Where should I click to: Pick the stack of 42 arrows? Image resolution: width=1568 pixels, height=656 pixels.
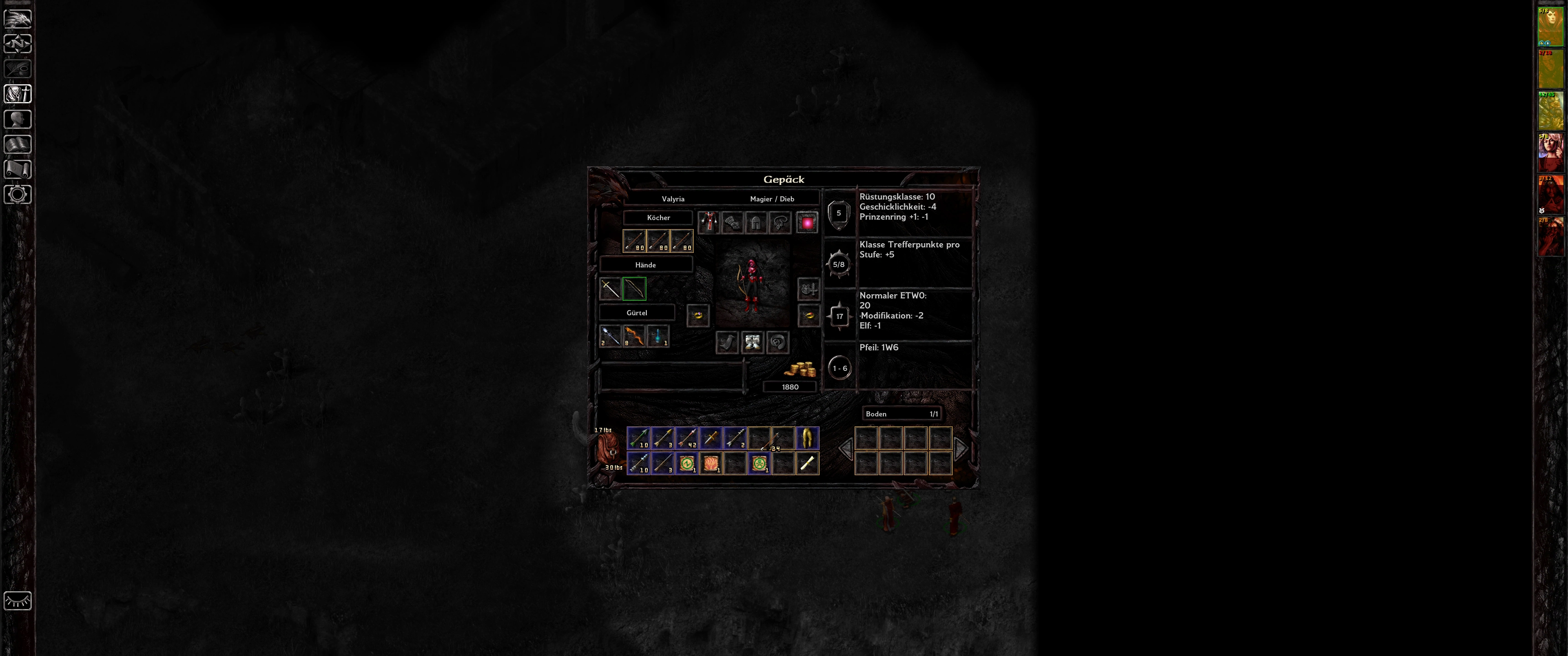click(x=686, y=438)
